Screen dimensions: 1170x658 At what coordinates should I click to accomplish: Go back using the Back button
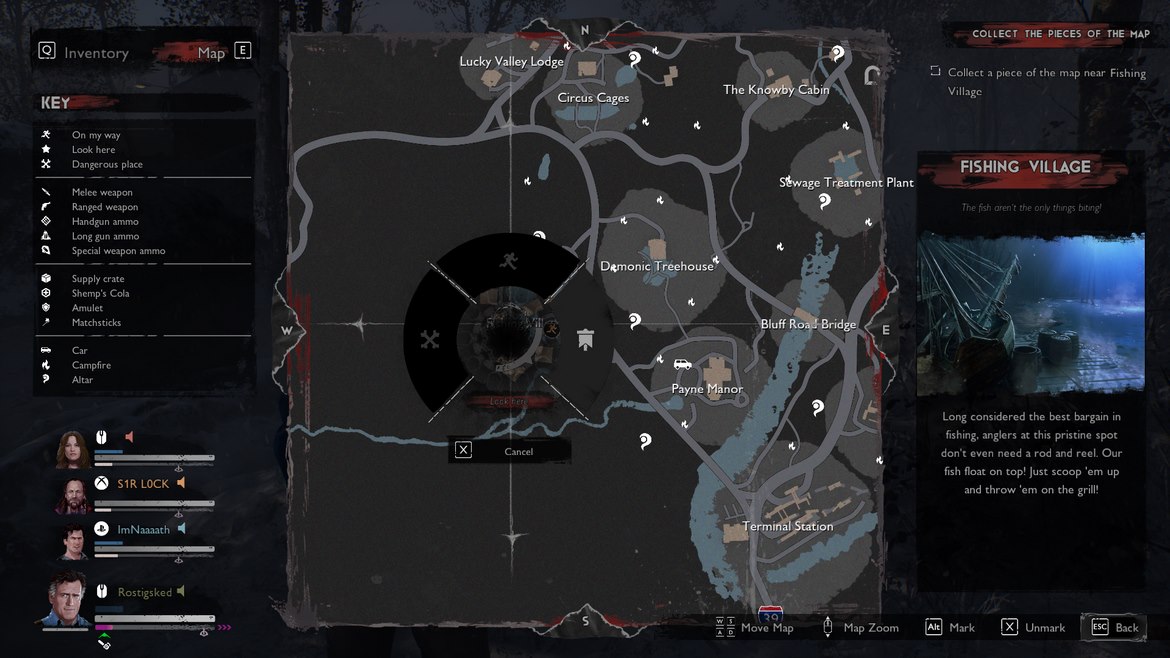[x=1115, y=627]
